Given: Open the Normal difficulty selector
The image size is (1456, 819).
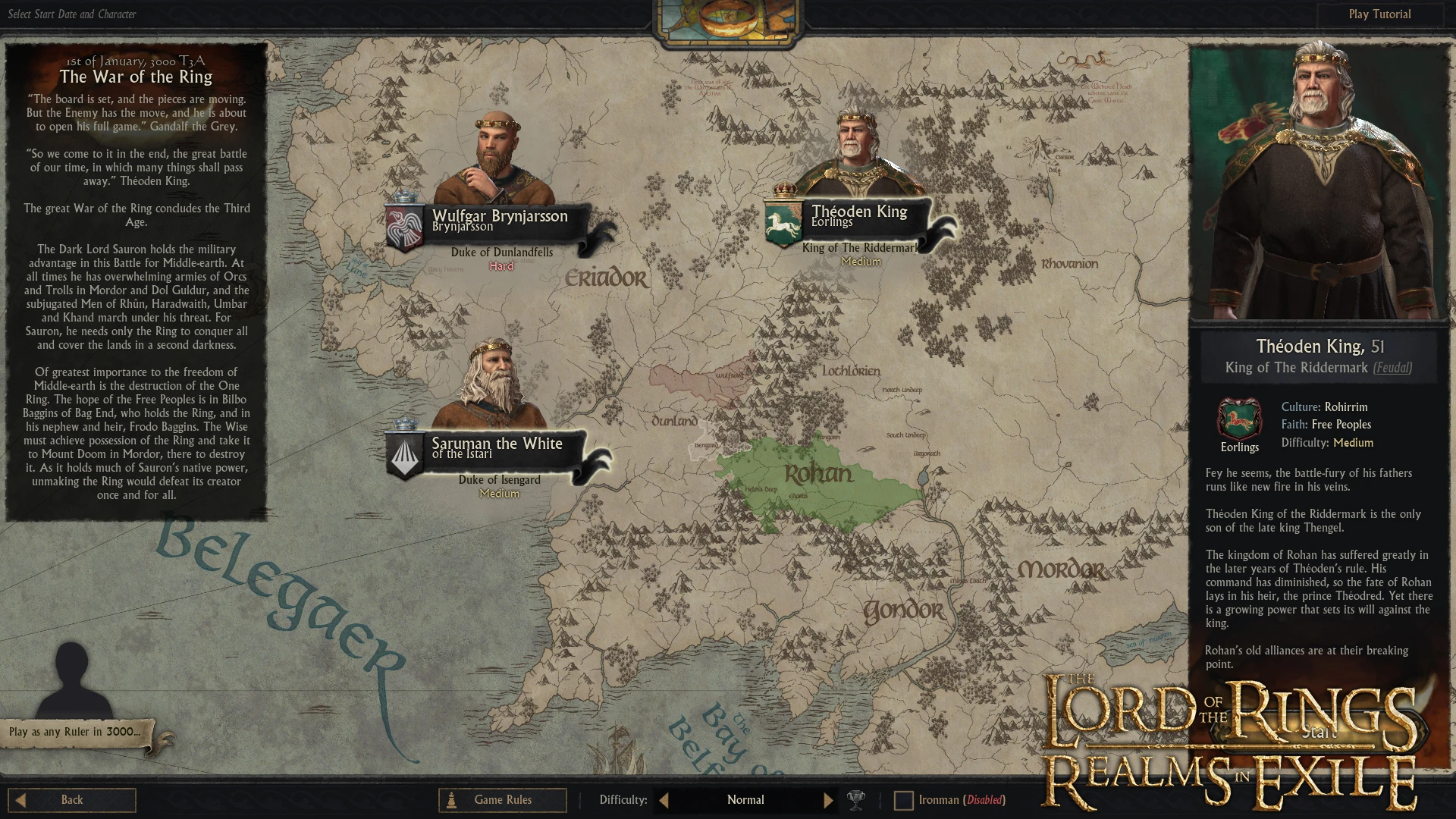Looking at the screenshot, I should coord(745,799).
